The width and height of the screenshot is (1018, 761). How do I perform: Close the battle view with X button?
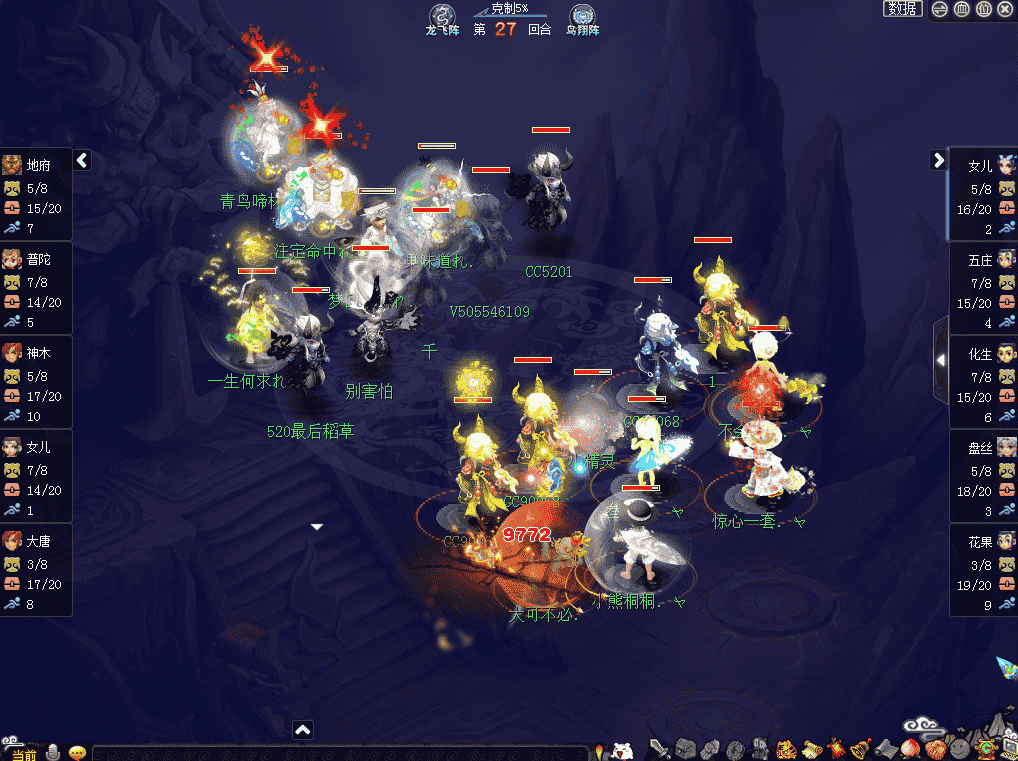(x=1004, y=9)
